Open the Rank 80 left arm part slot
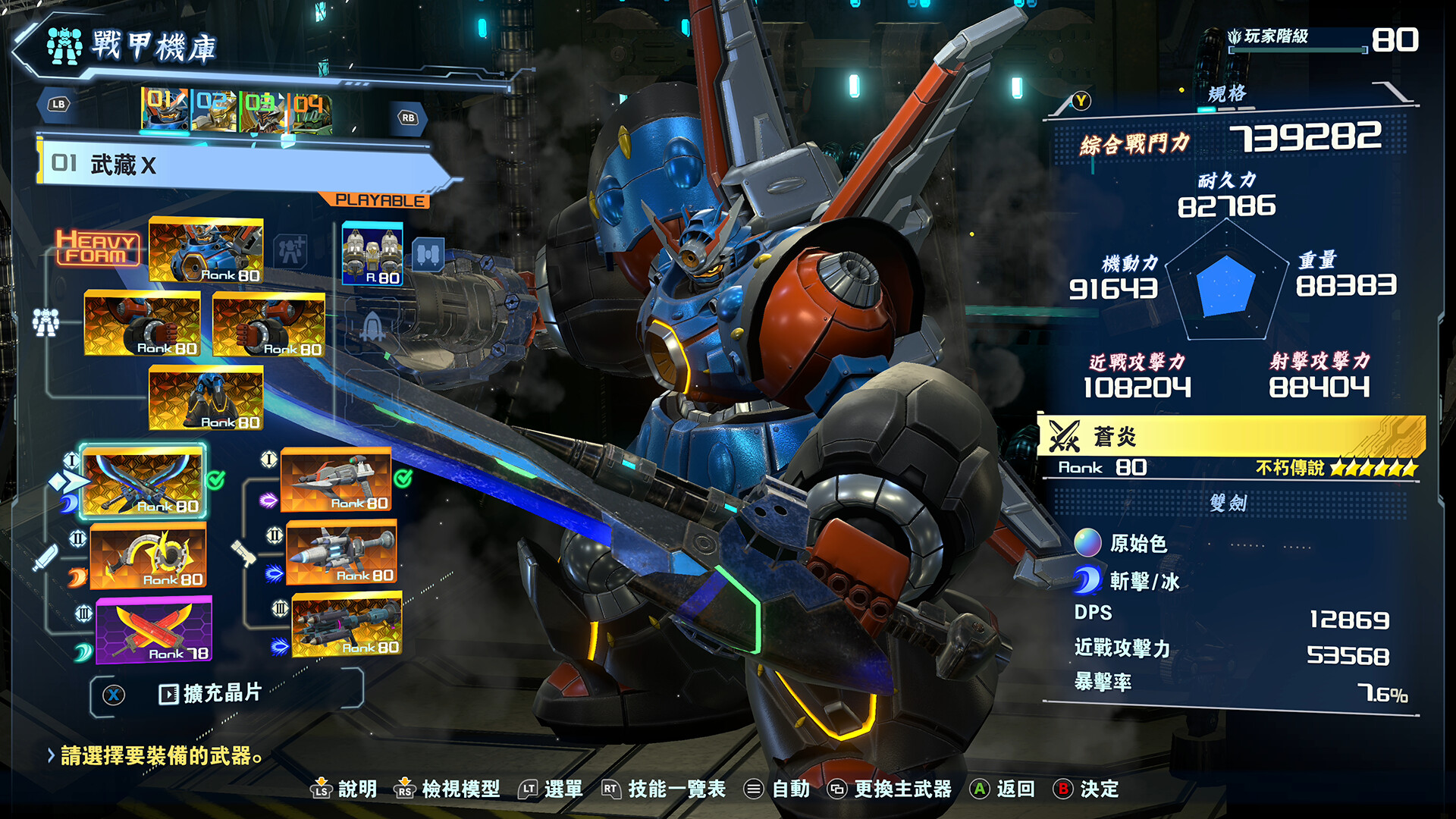Image resolution: width=1456 pixels, height=819 pixels. pyautogui.click(x=143, y=326)
